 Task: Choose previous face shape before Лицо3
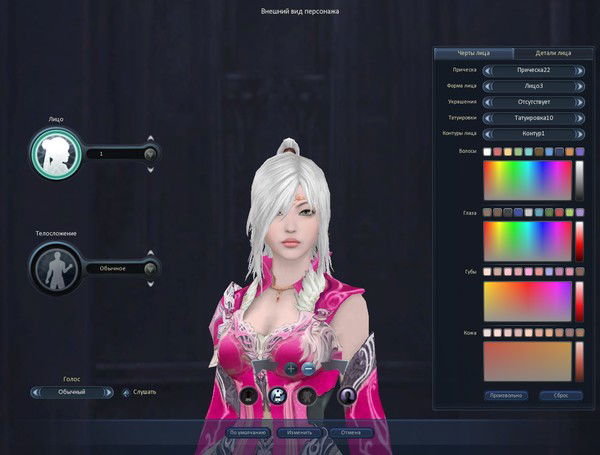point(487,86)
